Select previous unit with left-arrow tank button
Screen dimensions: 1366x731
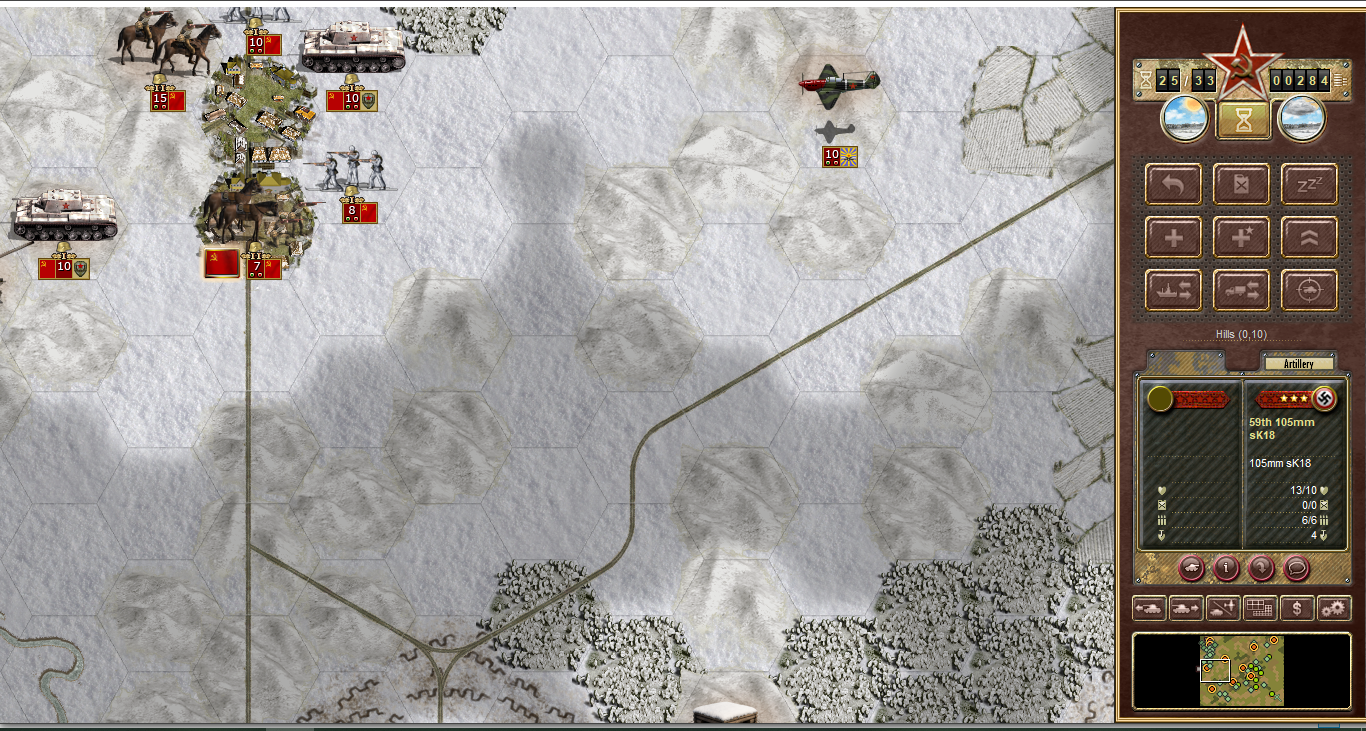point(1148,607)
